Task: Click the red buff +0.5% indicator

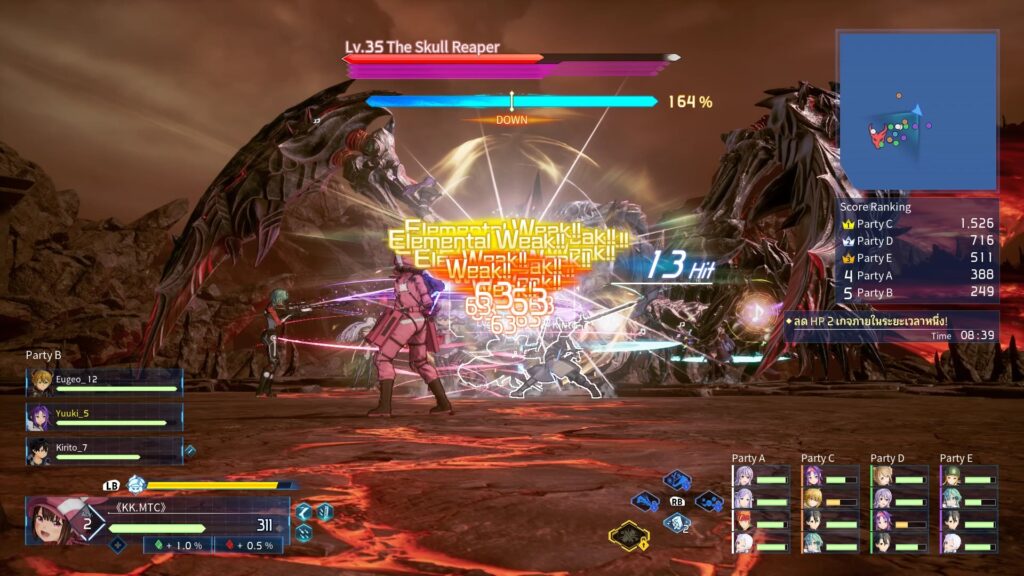Action: (248, 545)
